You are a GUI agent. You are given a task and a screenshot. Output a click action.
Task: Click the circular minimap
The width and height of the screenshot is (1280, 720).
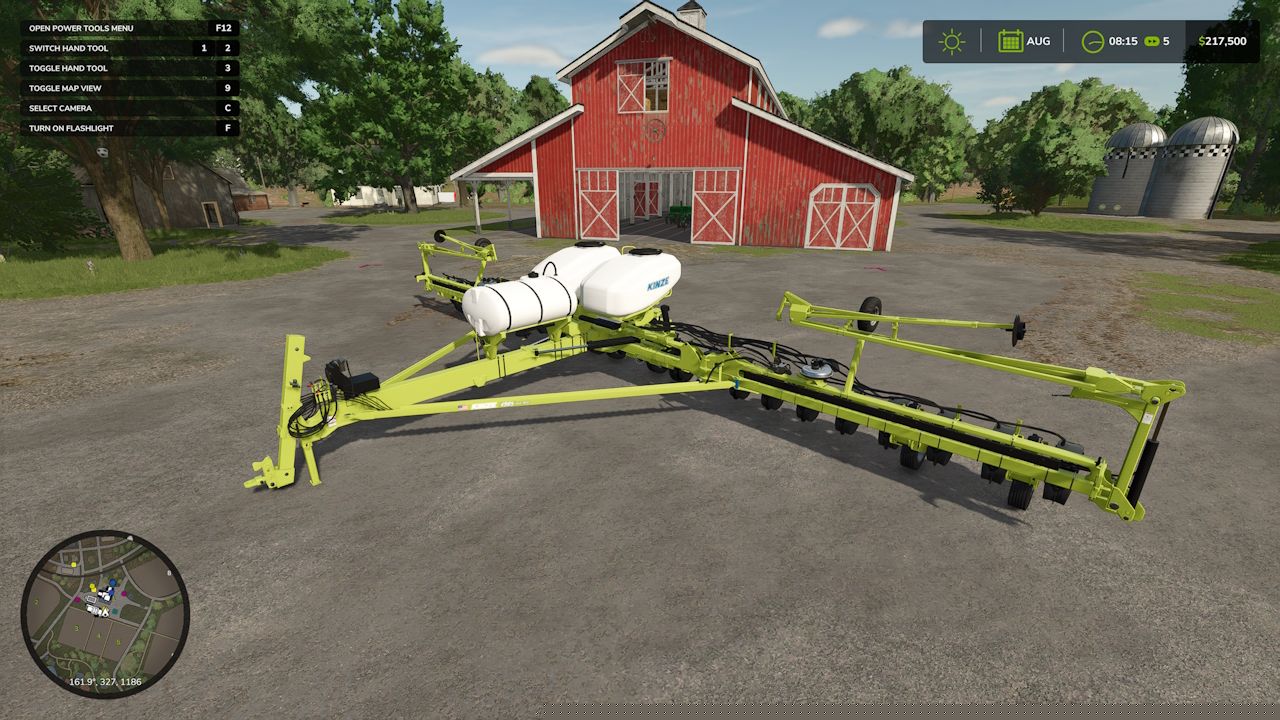pyautogui.click(x=105, y=614)
